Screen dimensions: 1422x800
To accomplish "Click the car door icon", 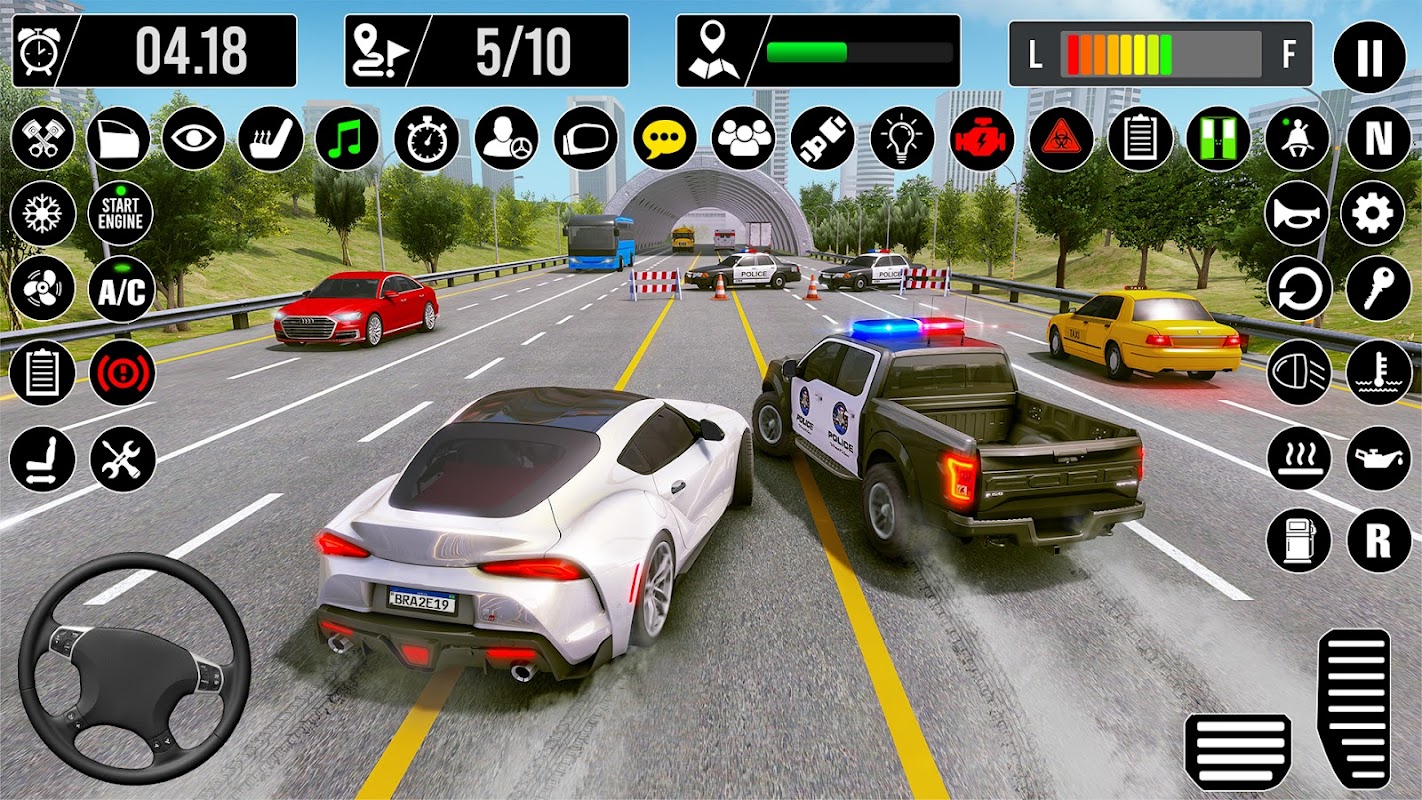I will point(118,138).
